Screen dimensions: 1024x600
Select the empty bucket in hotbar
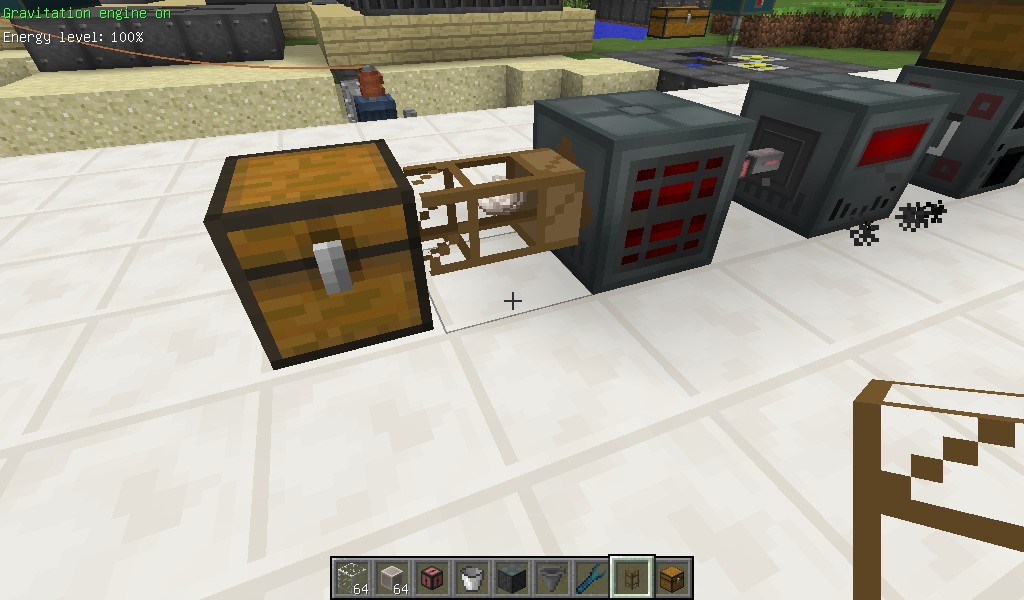[472, 577]
